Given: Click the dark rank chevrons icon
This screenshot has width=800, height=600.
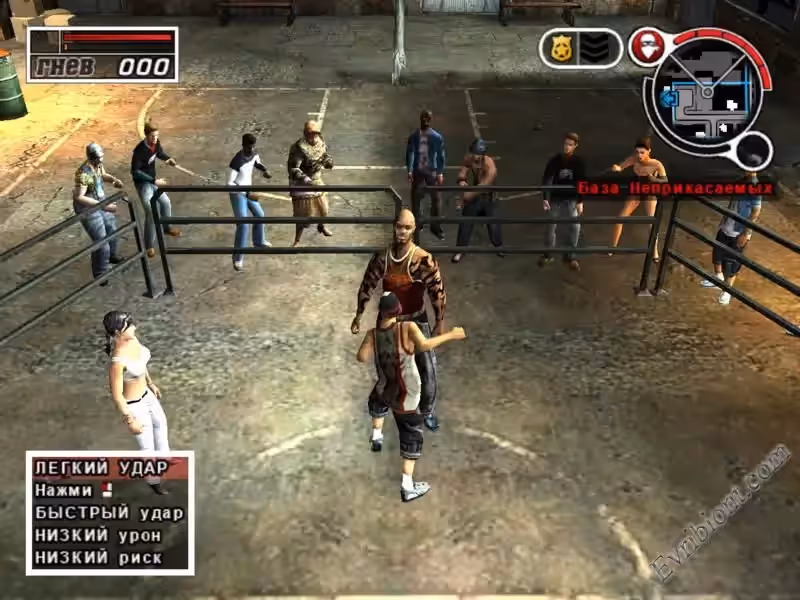Looking at the screenshot, I should pyautogui.click(x=596, y=48).
